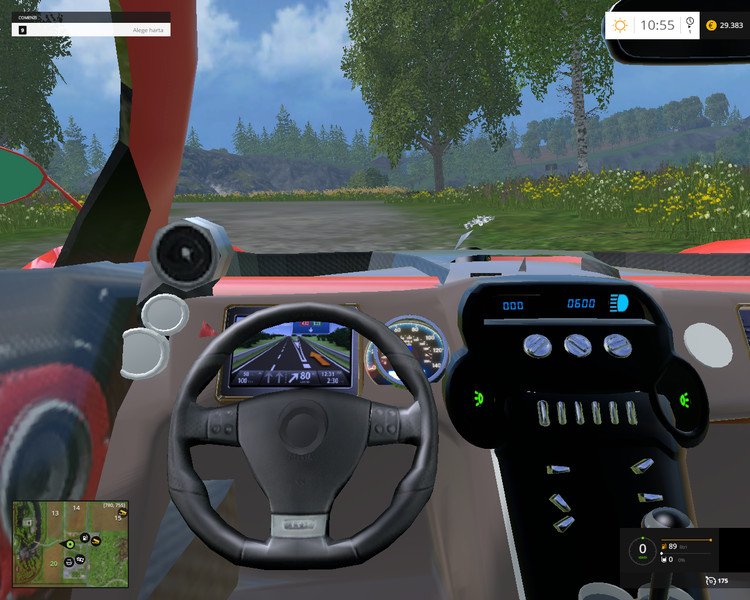Open the minimap in the corner
This screenshot has width=750, height=600.
72,541
